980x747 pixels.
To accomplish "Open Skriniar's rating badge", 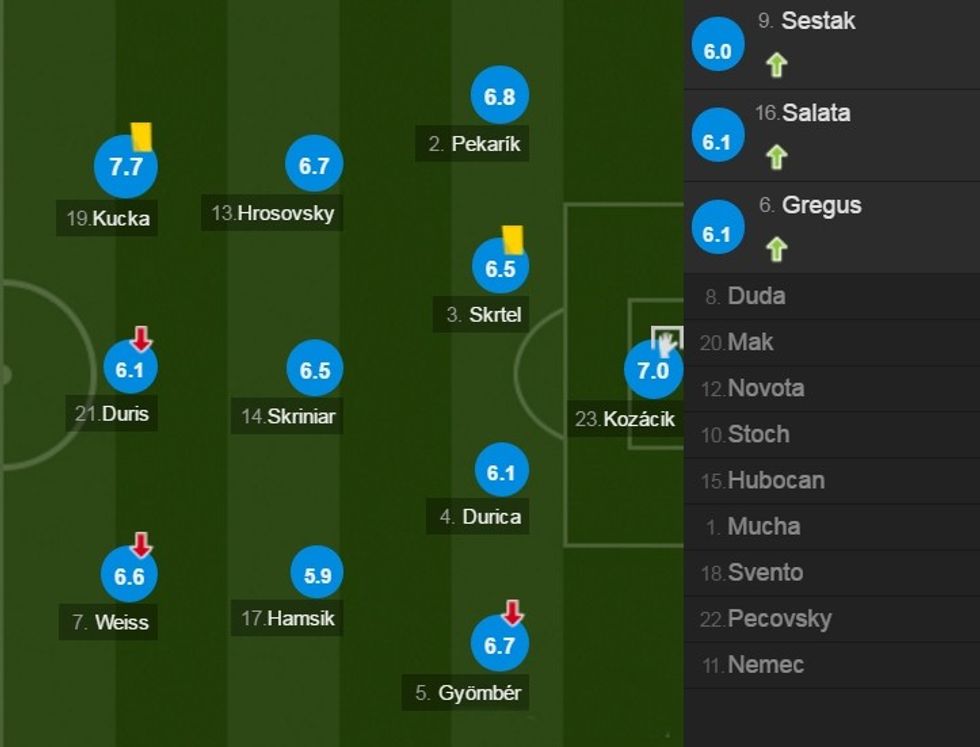I will (314, 370).
